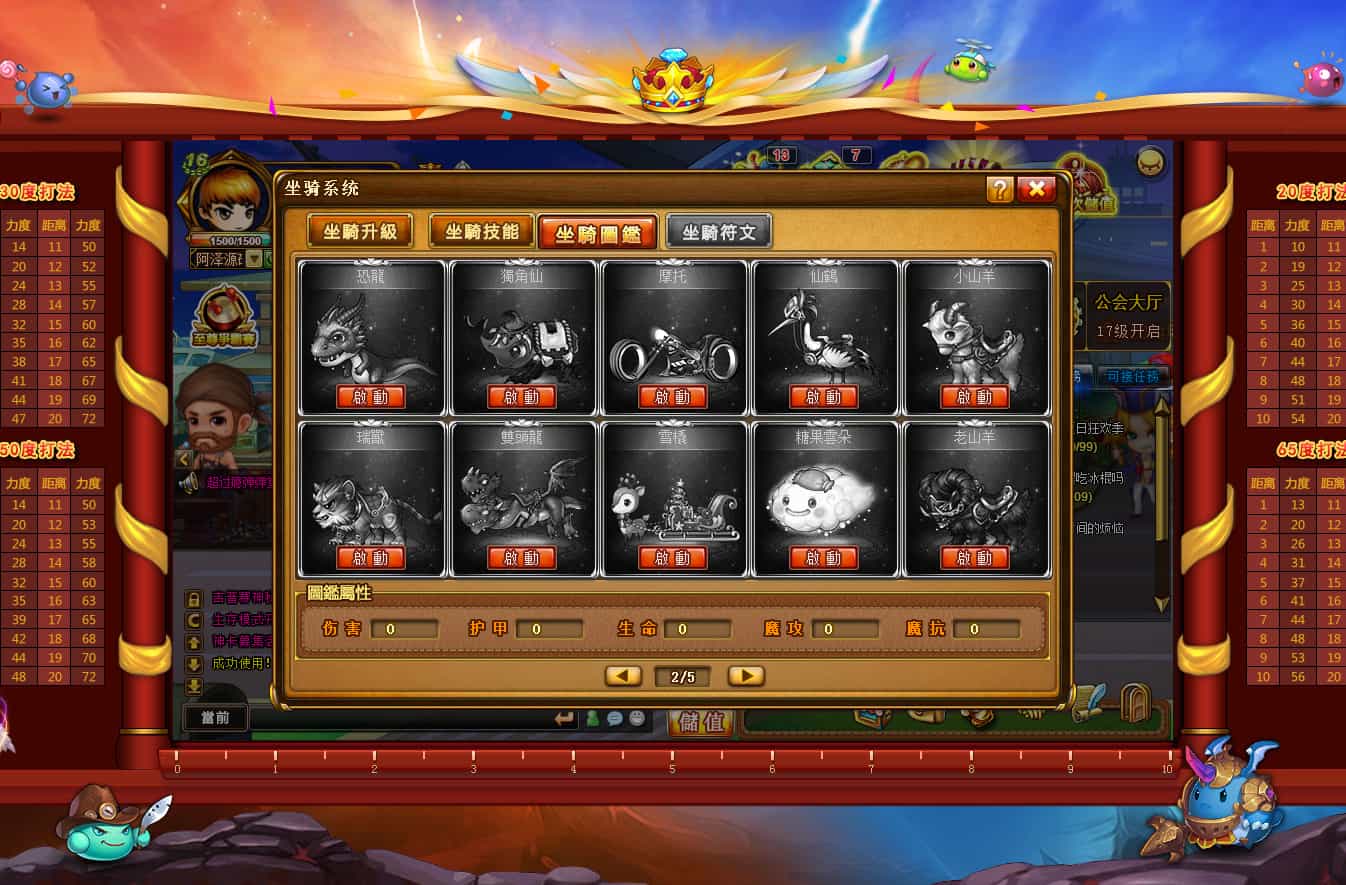Activate the 雙頭龍 mount
Viewport: 1346px width, 885px height.
(521, 558)
